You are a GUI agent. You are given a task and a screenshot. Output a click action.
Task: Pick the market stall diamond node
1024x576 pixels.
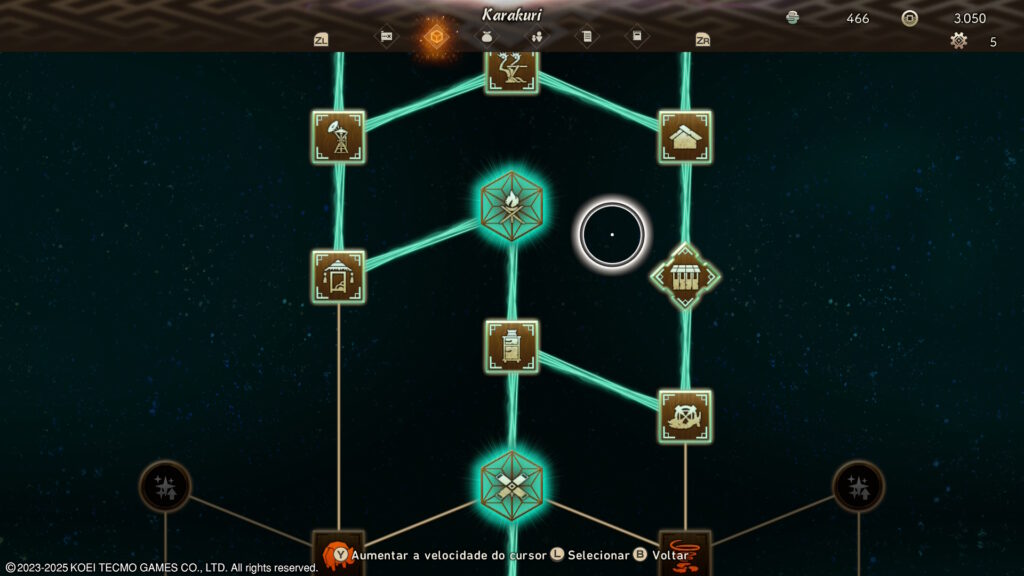click(685, 275)
